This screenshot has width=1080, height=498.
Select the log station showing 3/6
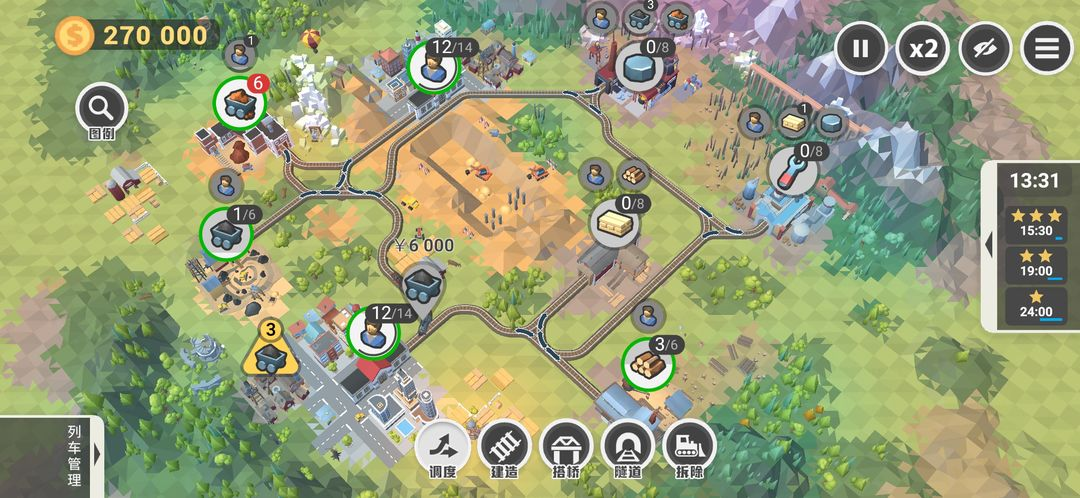[649, 363]
